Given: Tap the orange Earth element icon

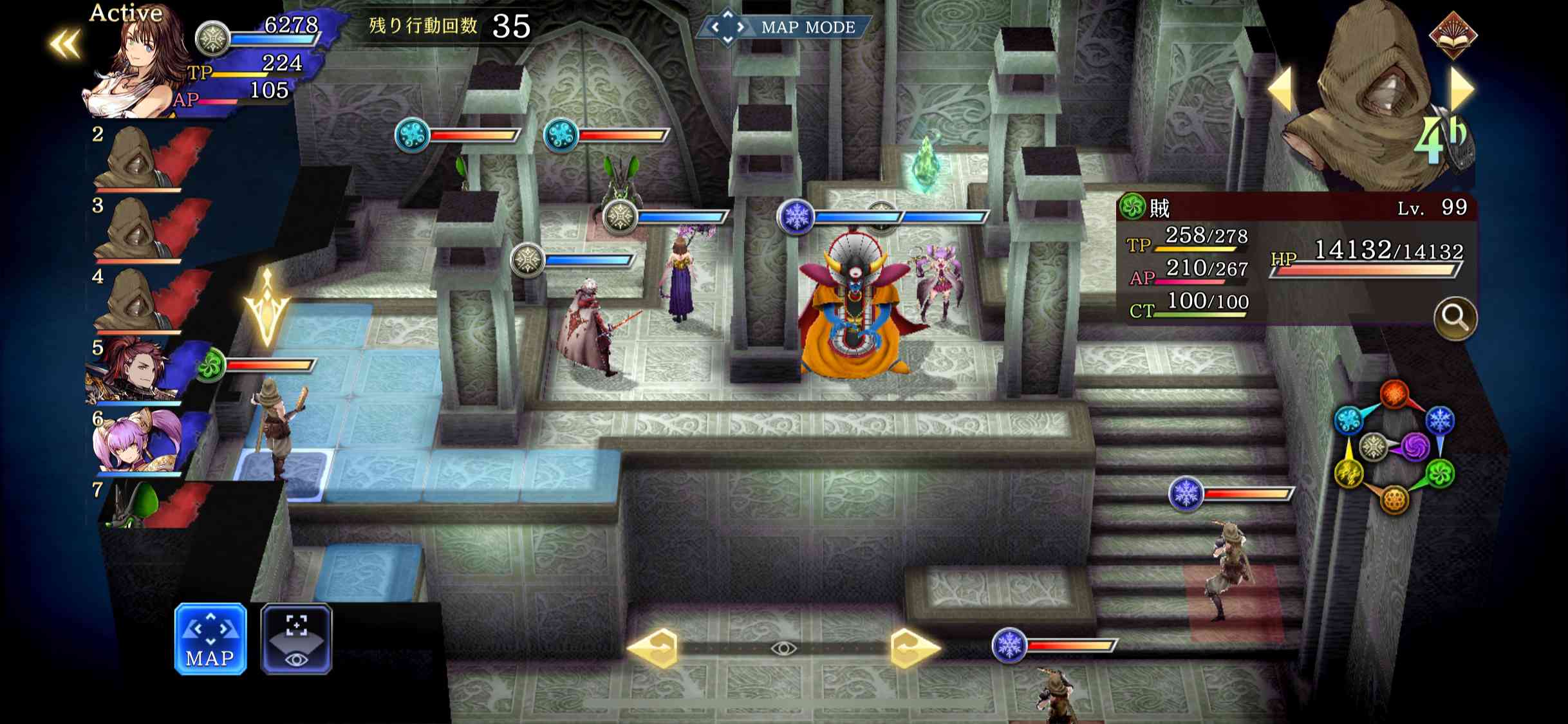Looking at the screenshot, I should pos(1395,499).
